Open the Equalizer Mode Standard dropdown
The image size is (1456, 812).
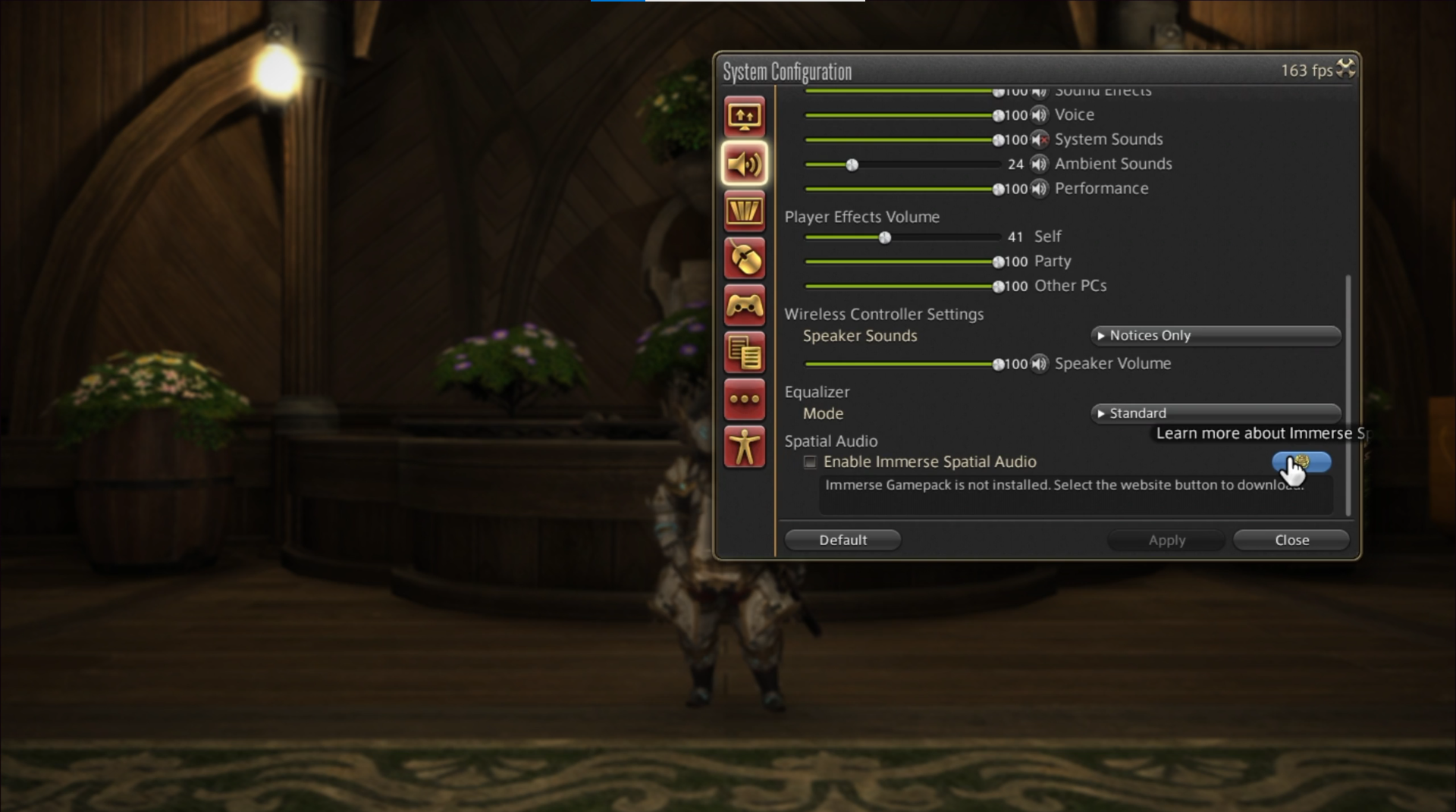[x=1216, y=413]
